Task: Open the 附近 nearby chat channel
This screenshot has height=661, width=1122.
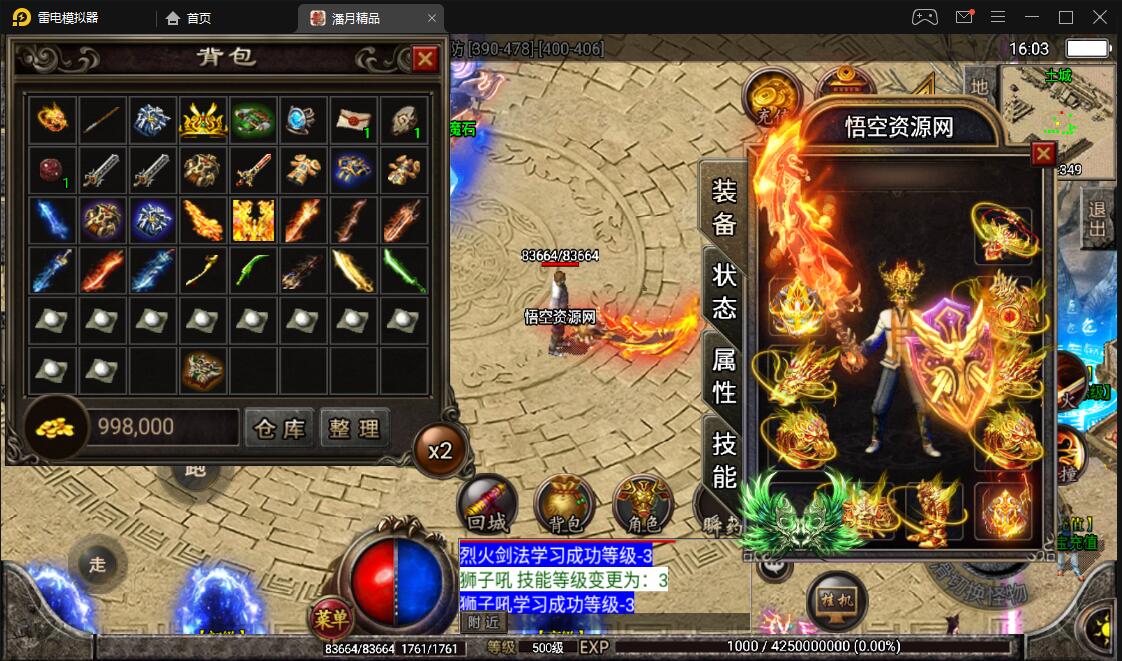Action: (x=484, y=622)
